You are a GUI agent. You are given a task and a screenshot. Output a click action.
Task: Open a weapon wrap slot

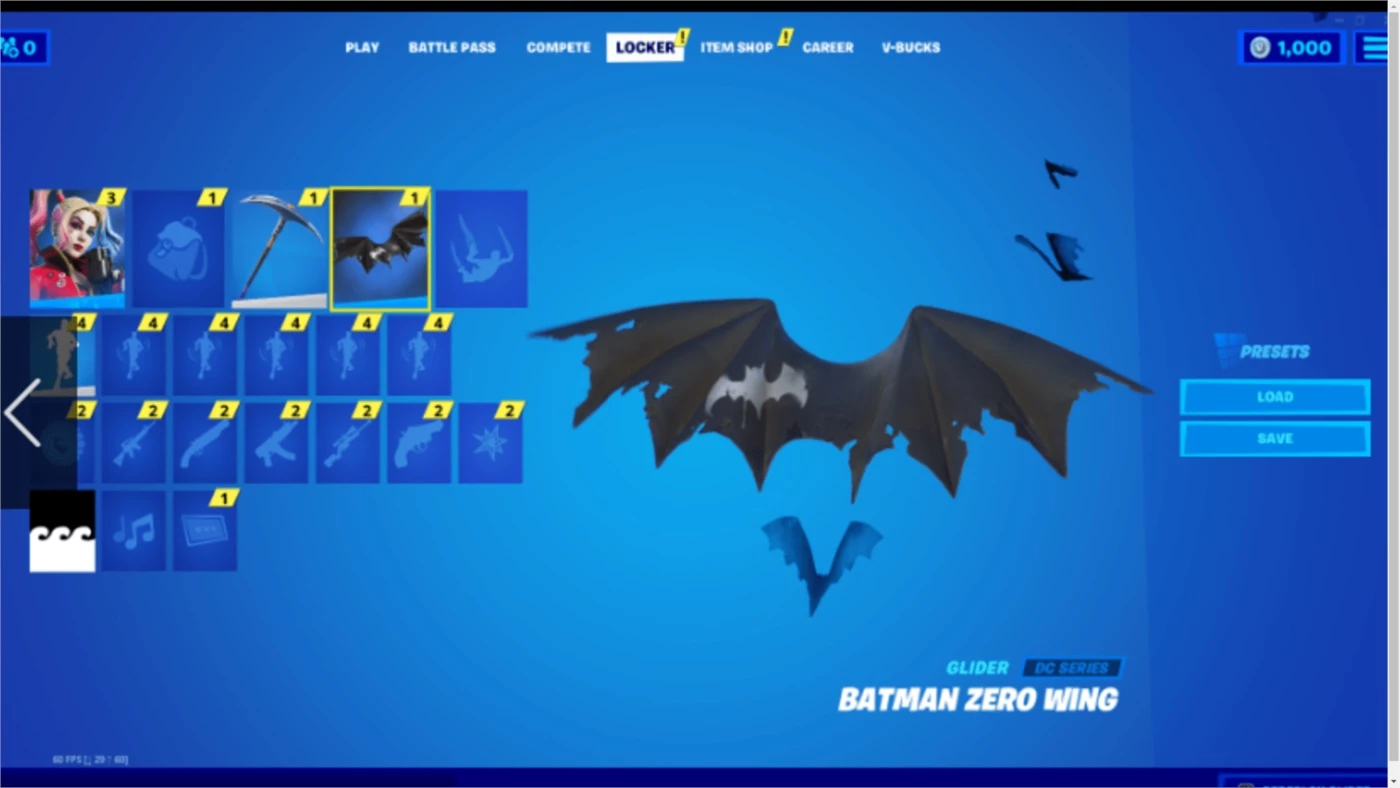coord(135,440)
